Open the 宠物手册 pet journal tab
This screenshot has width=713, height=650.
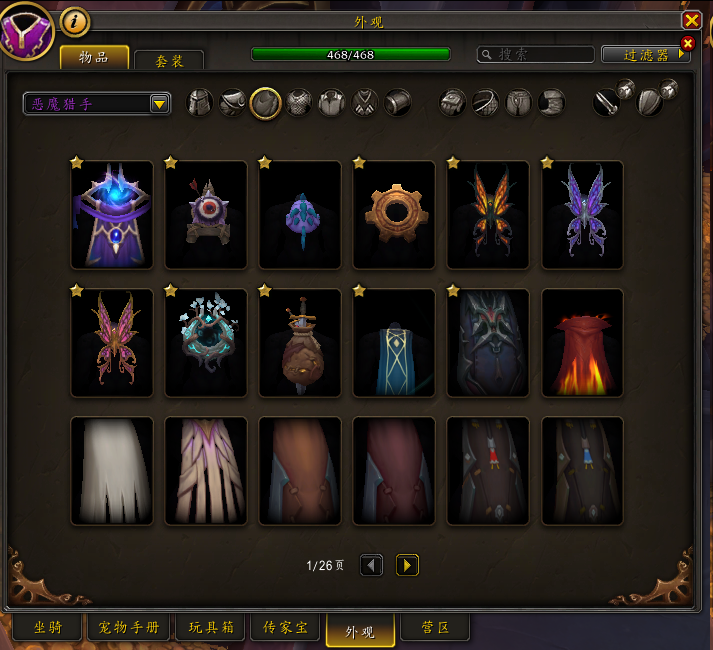coord(130,628)
